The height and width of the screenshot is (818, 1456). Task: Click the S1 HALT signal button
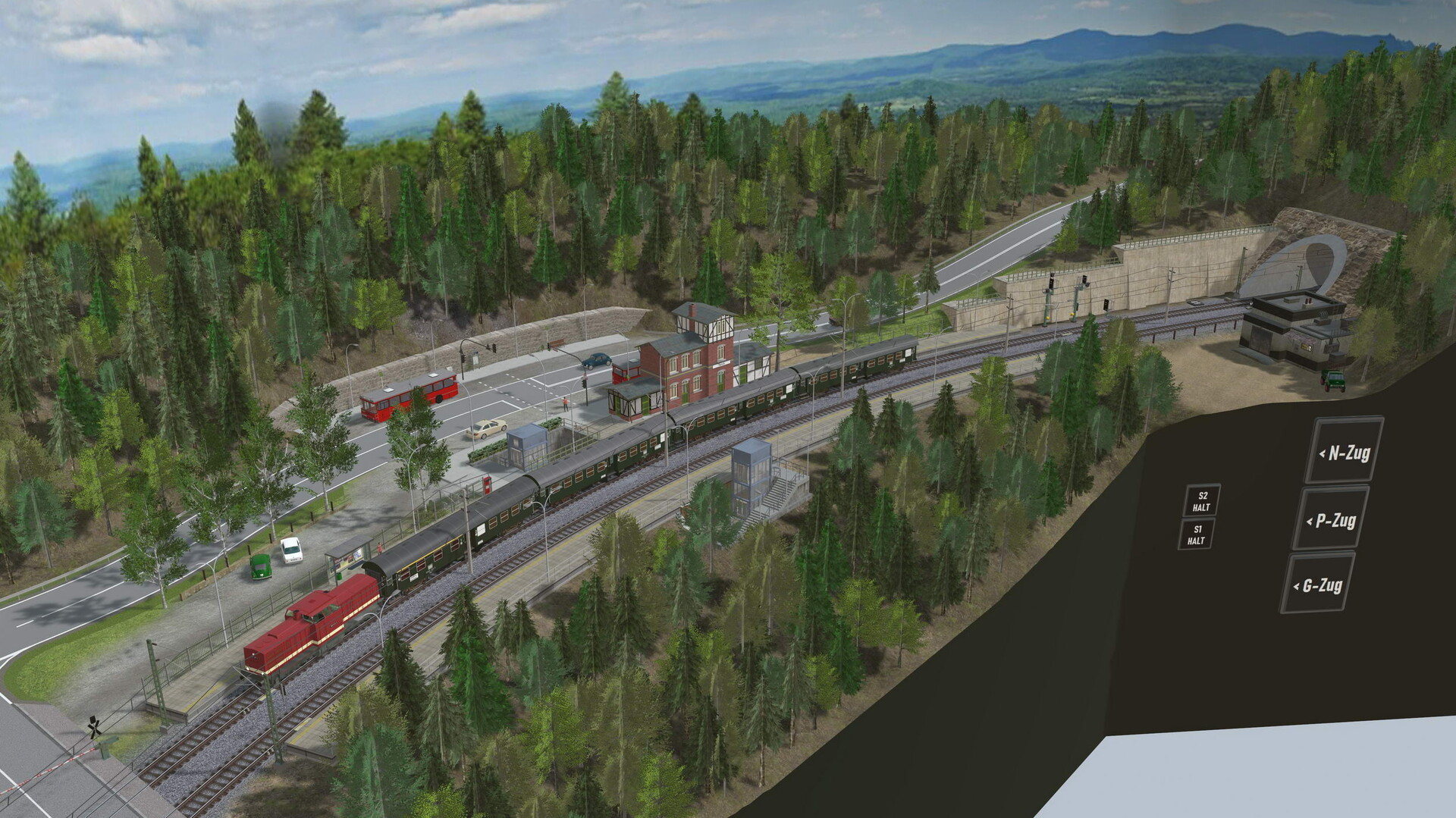tap(1196, 534)
